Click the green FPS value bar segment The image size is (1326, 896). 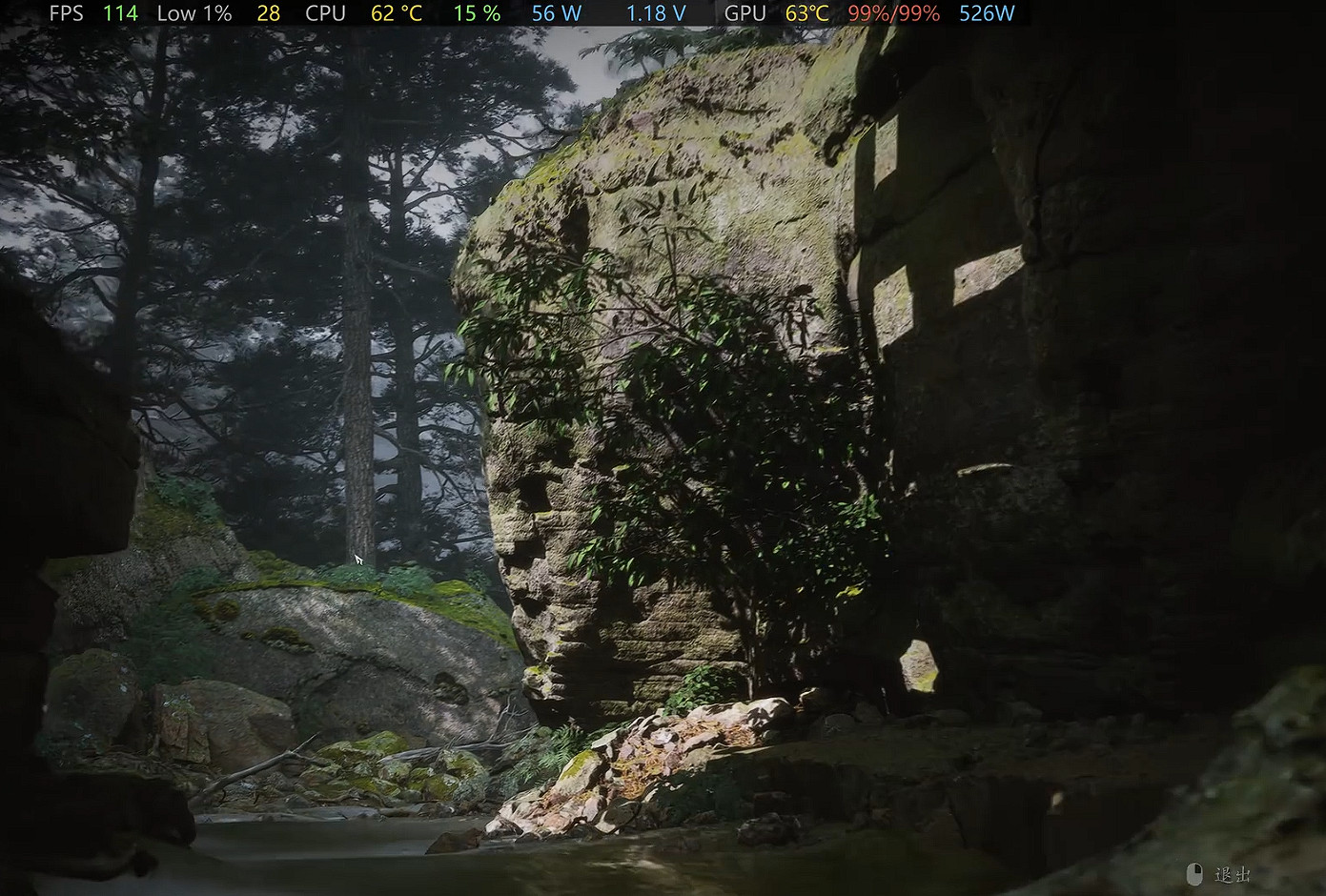(x=119, y=13)
